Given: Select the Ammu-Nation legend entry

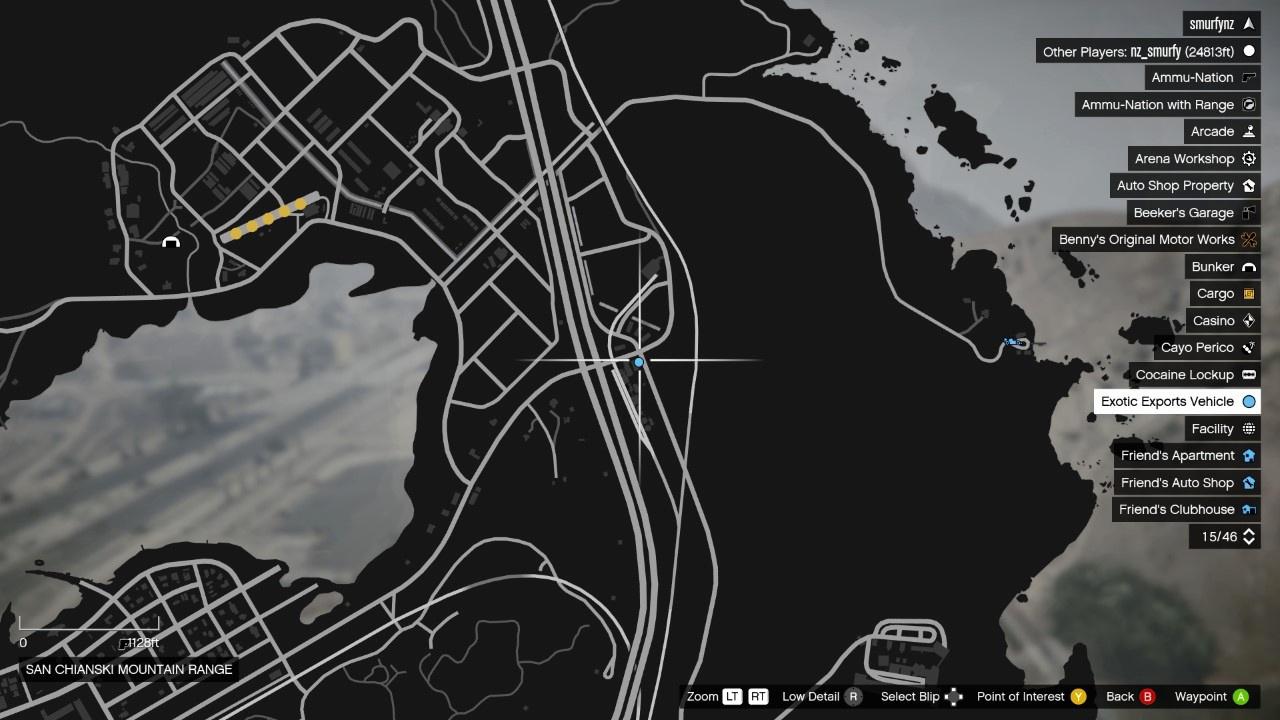Looking at the screenshot, I should 1202,78.
